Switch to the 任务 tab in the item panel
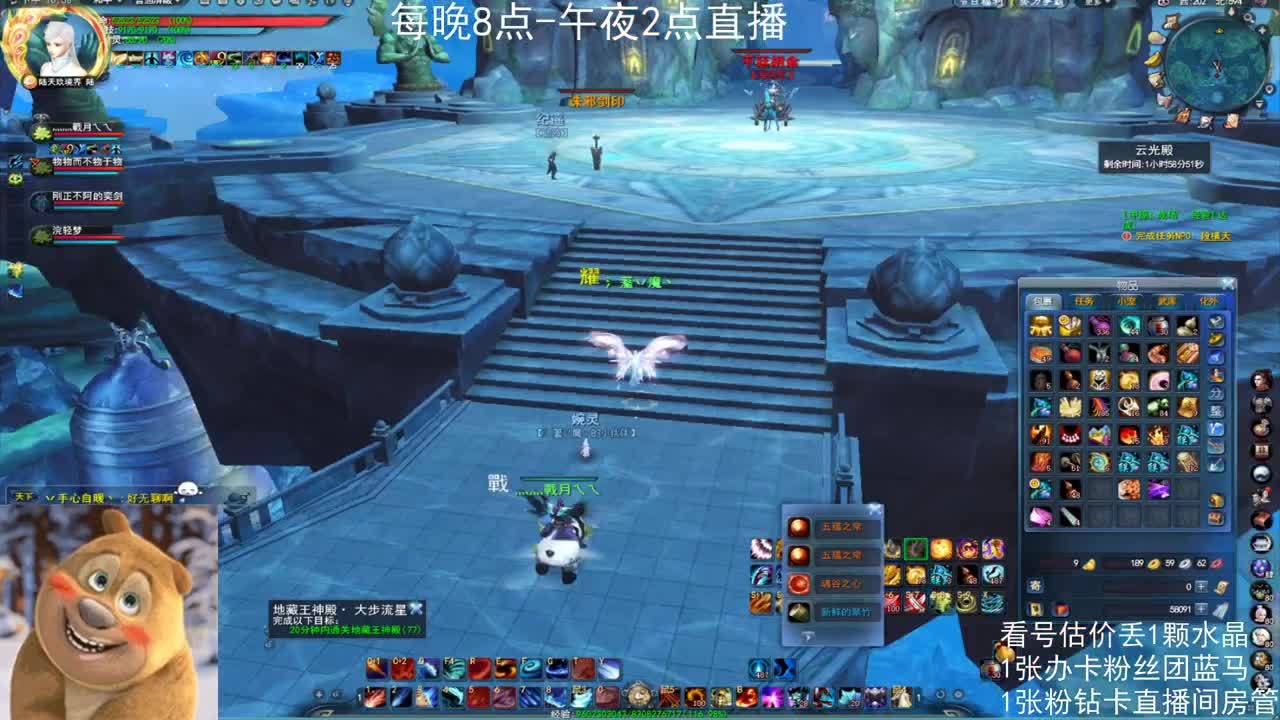 (x=1083, y=298)
